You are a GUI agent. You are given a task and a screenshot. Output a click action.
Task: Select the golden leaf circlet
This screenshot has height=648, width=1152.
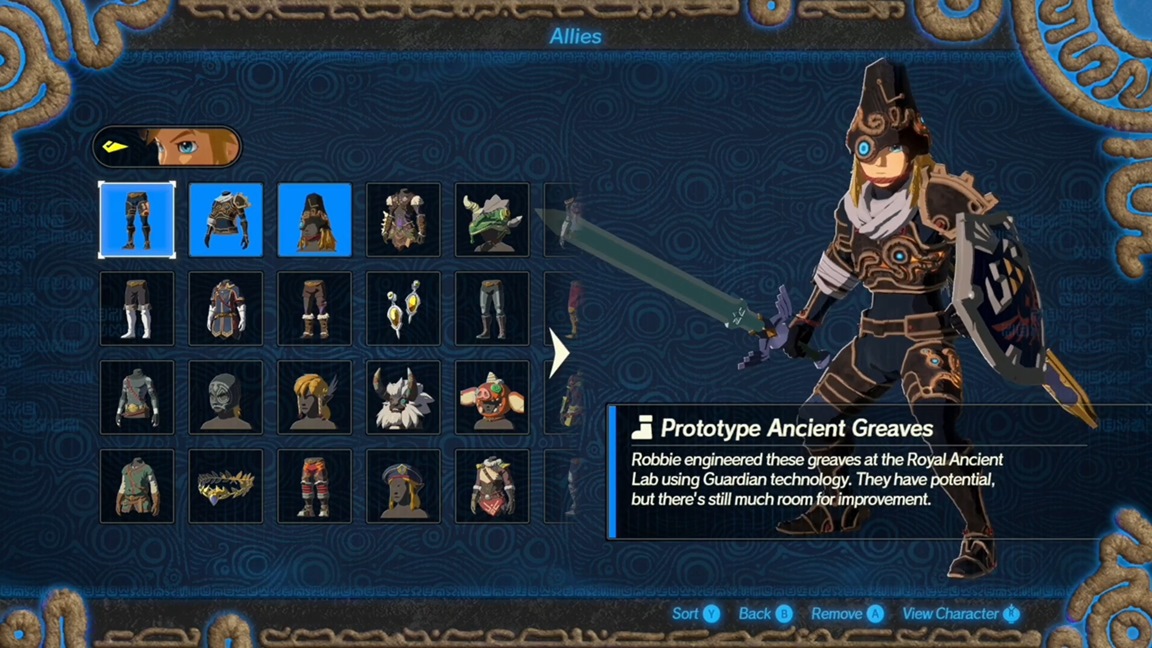226,486
